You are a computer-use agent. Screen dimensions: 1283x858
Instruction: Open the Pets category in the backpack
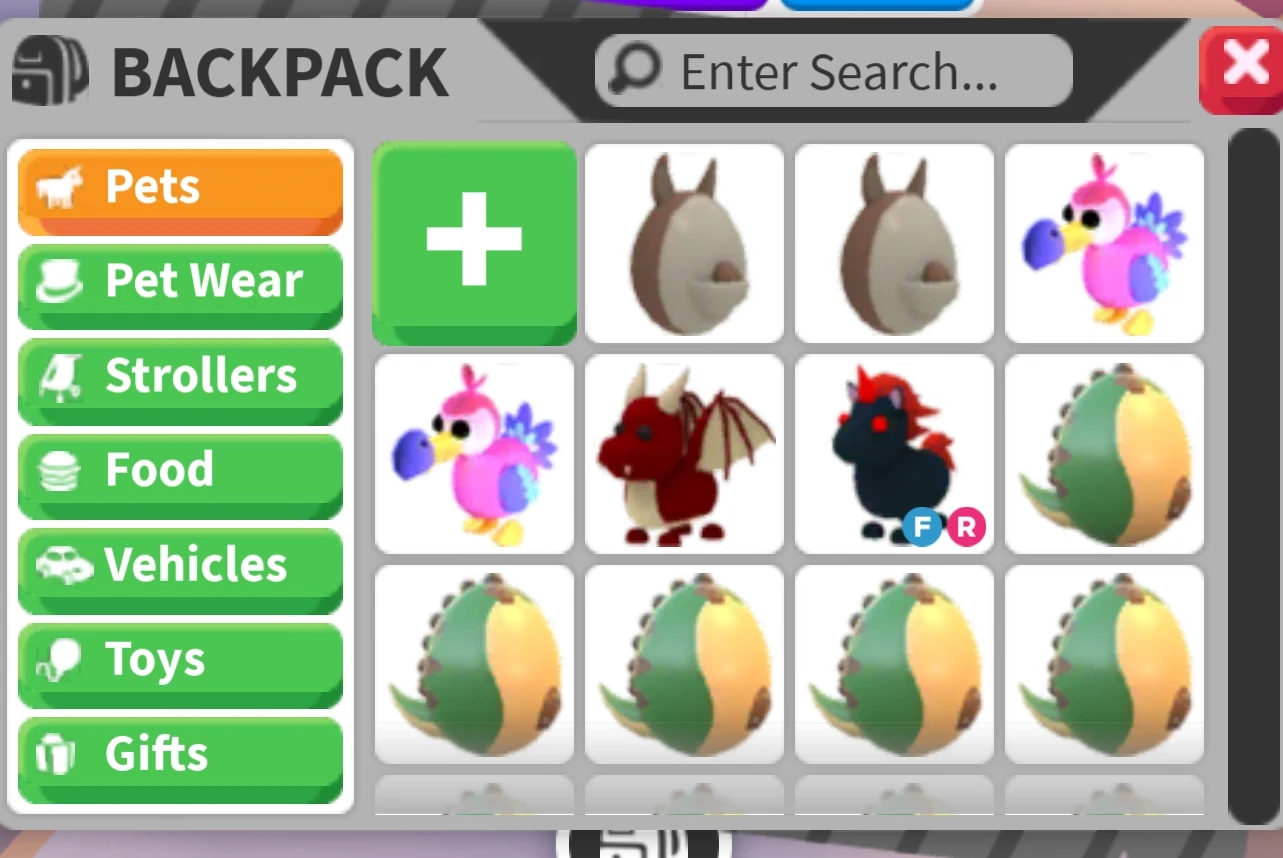point(180,188)
